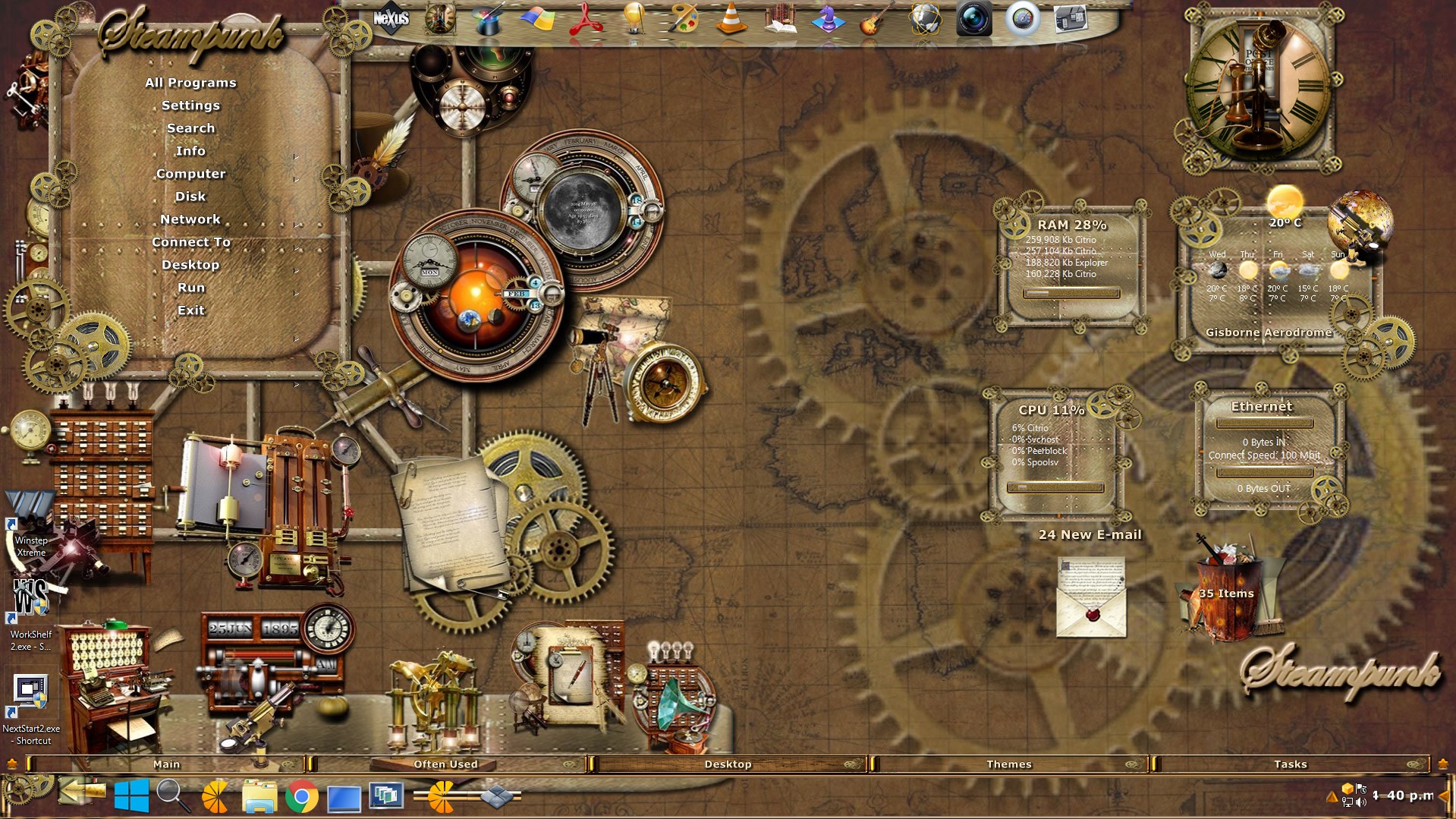
Task: Select Settings in the Steampunk menu
Action: click(190, 106)
